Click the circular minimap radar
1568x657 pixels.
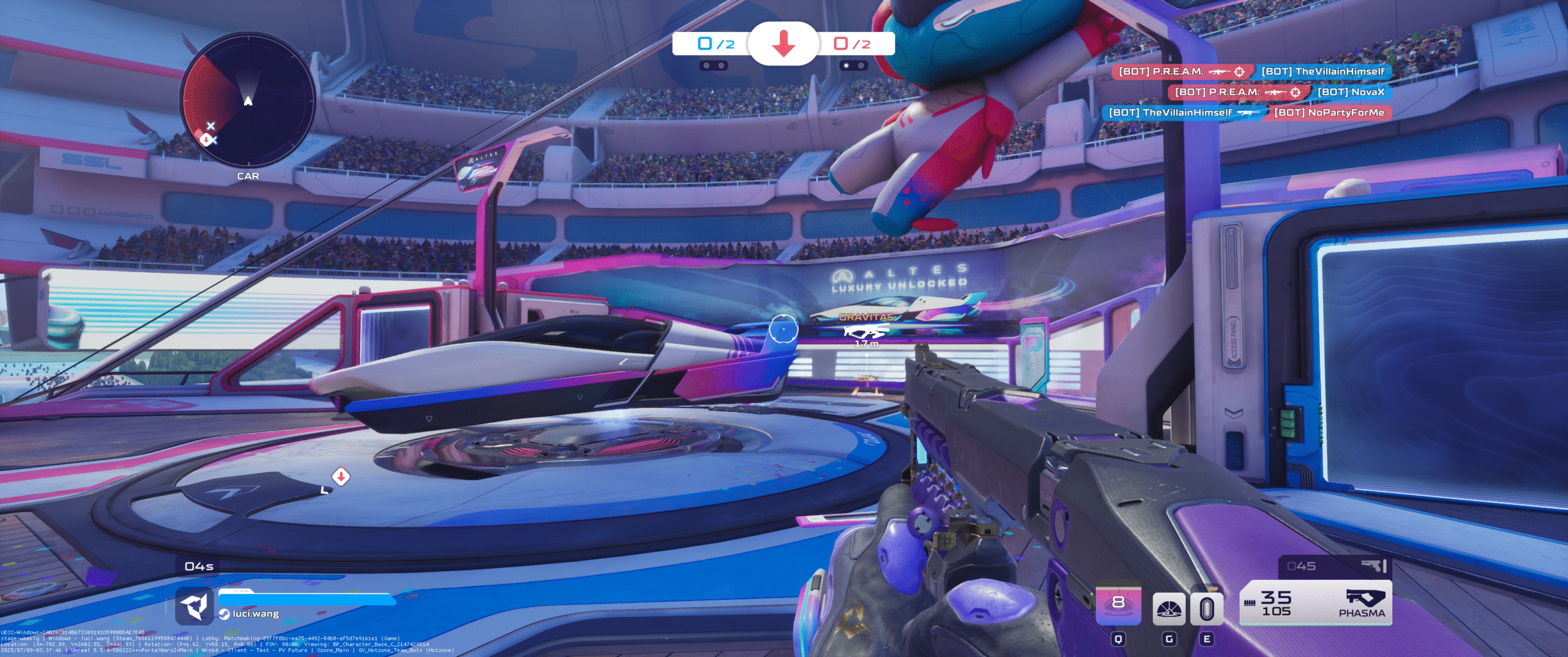pos(248,101)
